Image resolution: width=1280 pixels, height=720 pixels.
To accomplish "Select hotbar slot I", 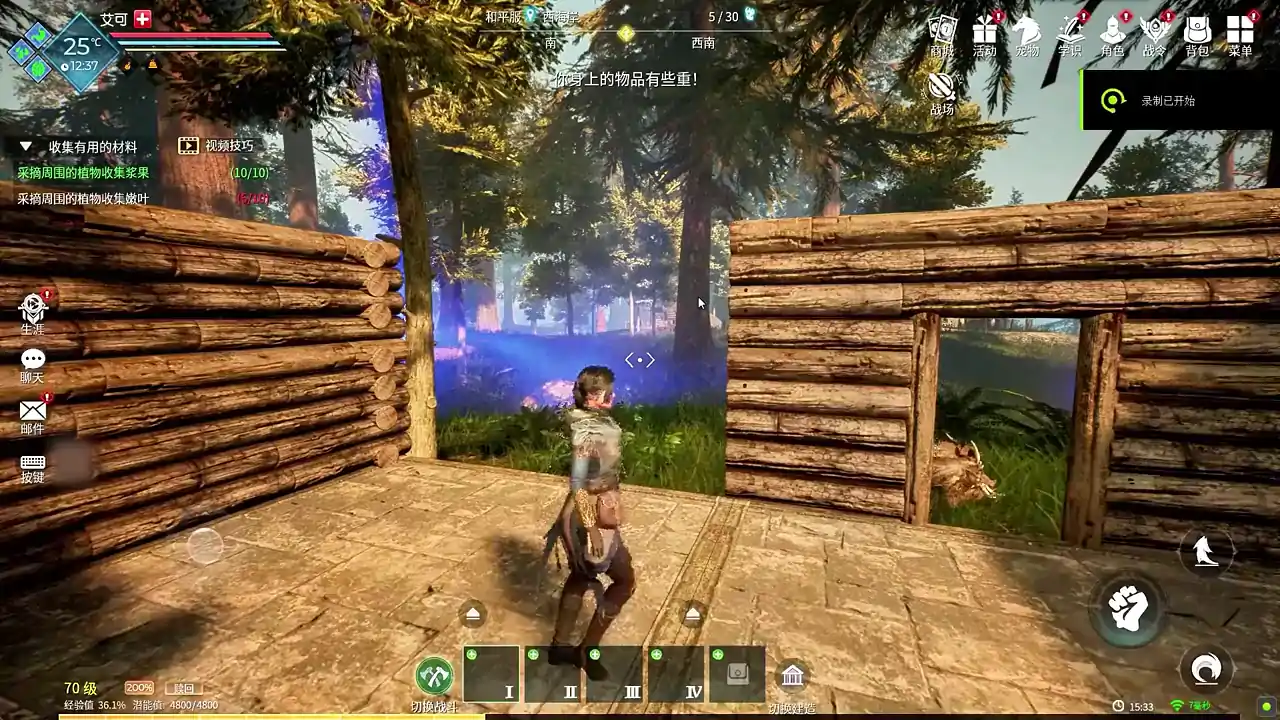I will click(x=491, y=674).
